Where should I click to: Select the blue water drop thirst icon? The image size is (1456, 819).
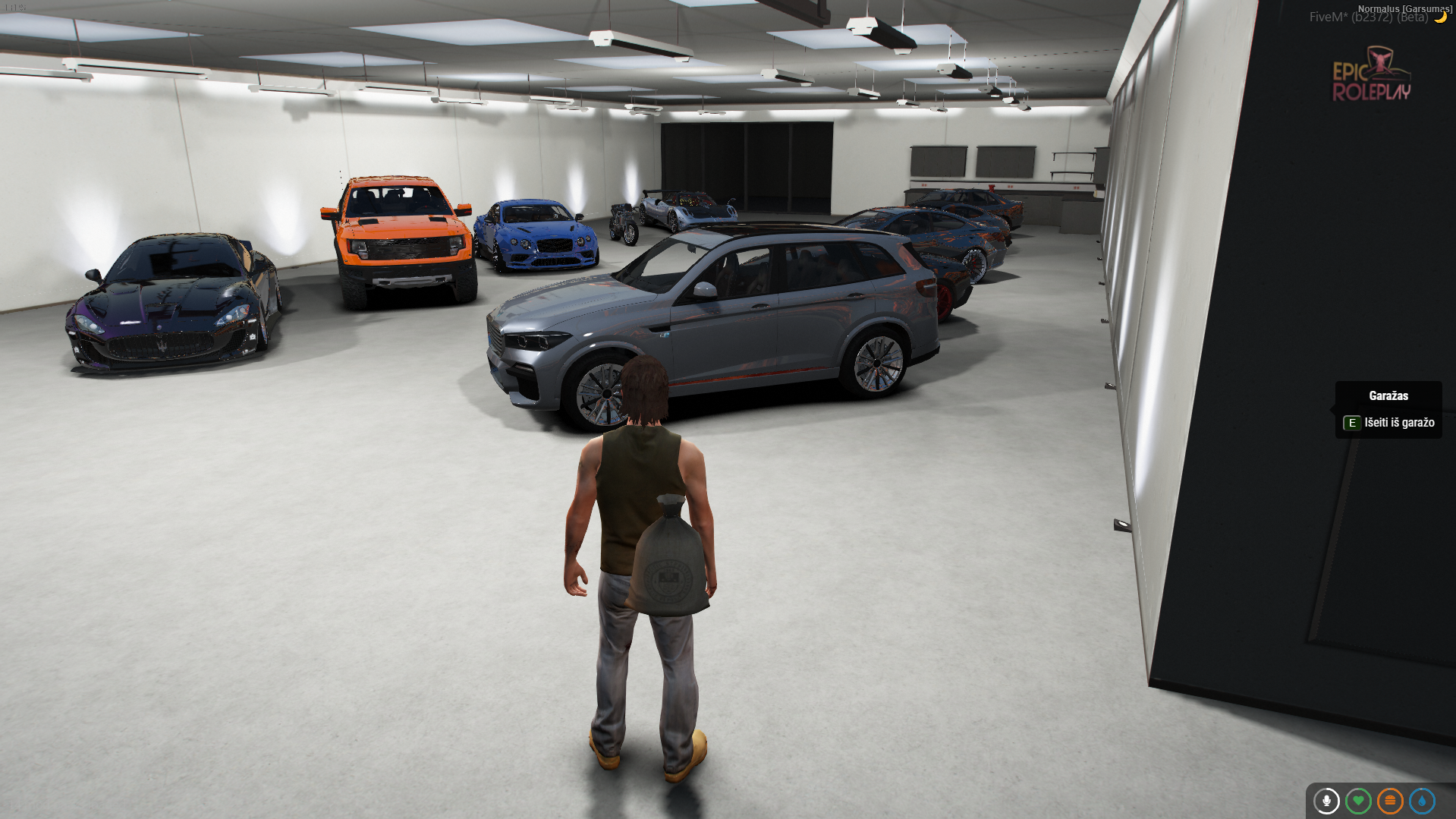(1422, 801)
